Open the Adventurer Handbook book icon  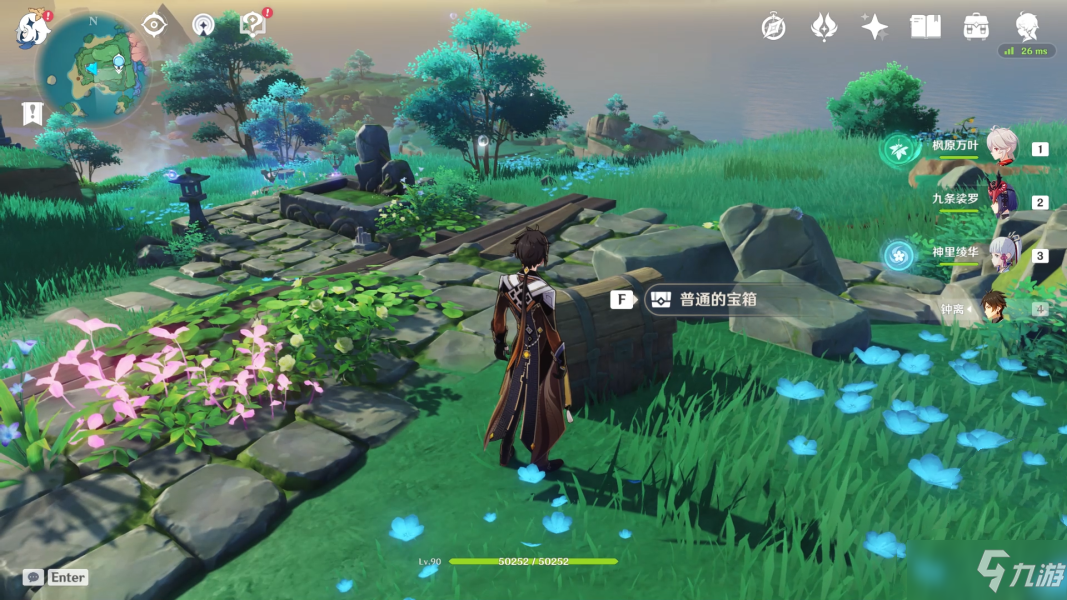click(925, 27)
